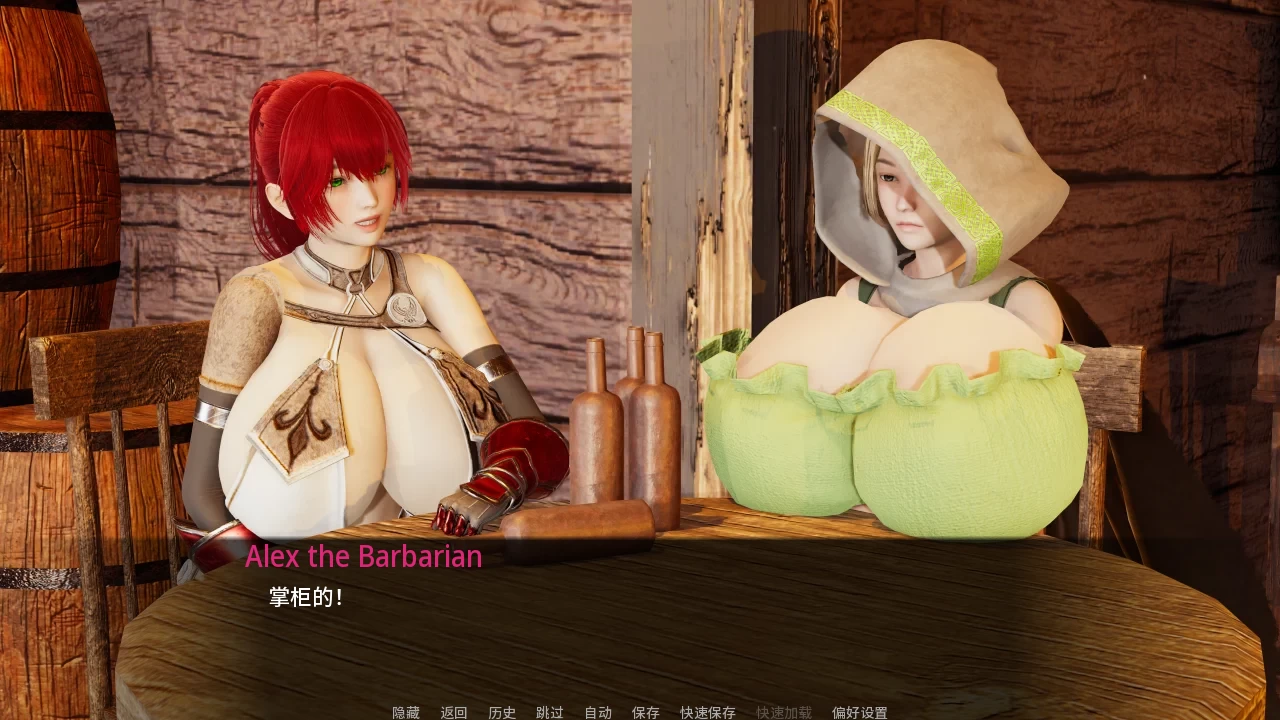Click 快速保存 to quick save
This screenshot has height=720, width=1280.
pos(708,712)
